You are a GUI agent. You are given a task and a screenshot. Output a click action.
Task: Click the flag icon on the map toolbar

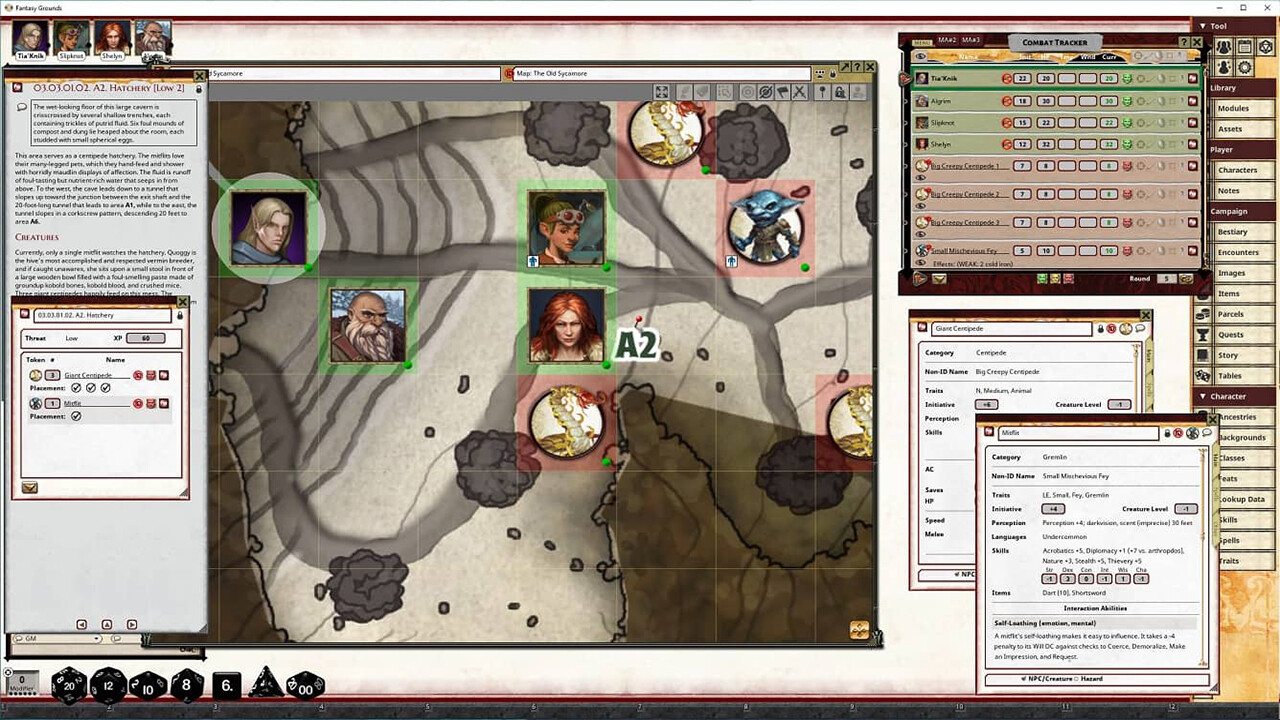(x=784, y=92)
